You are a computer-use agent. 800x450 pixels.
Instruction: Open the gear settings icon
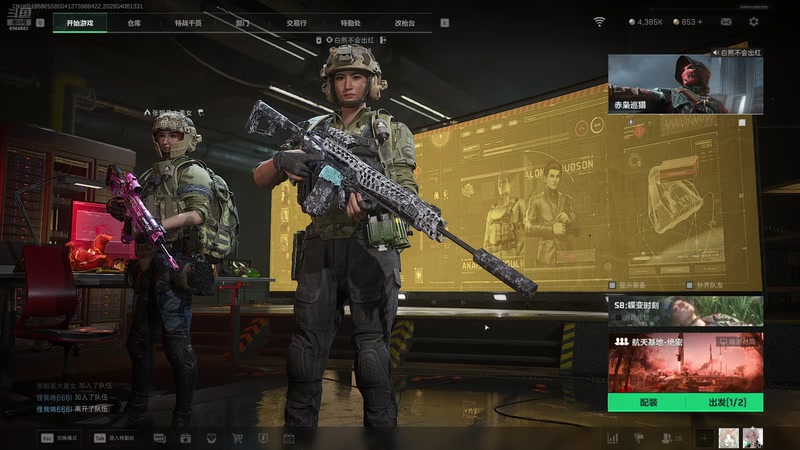pos(754,21)
